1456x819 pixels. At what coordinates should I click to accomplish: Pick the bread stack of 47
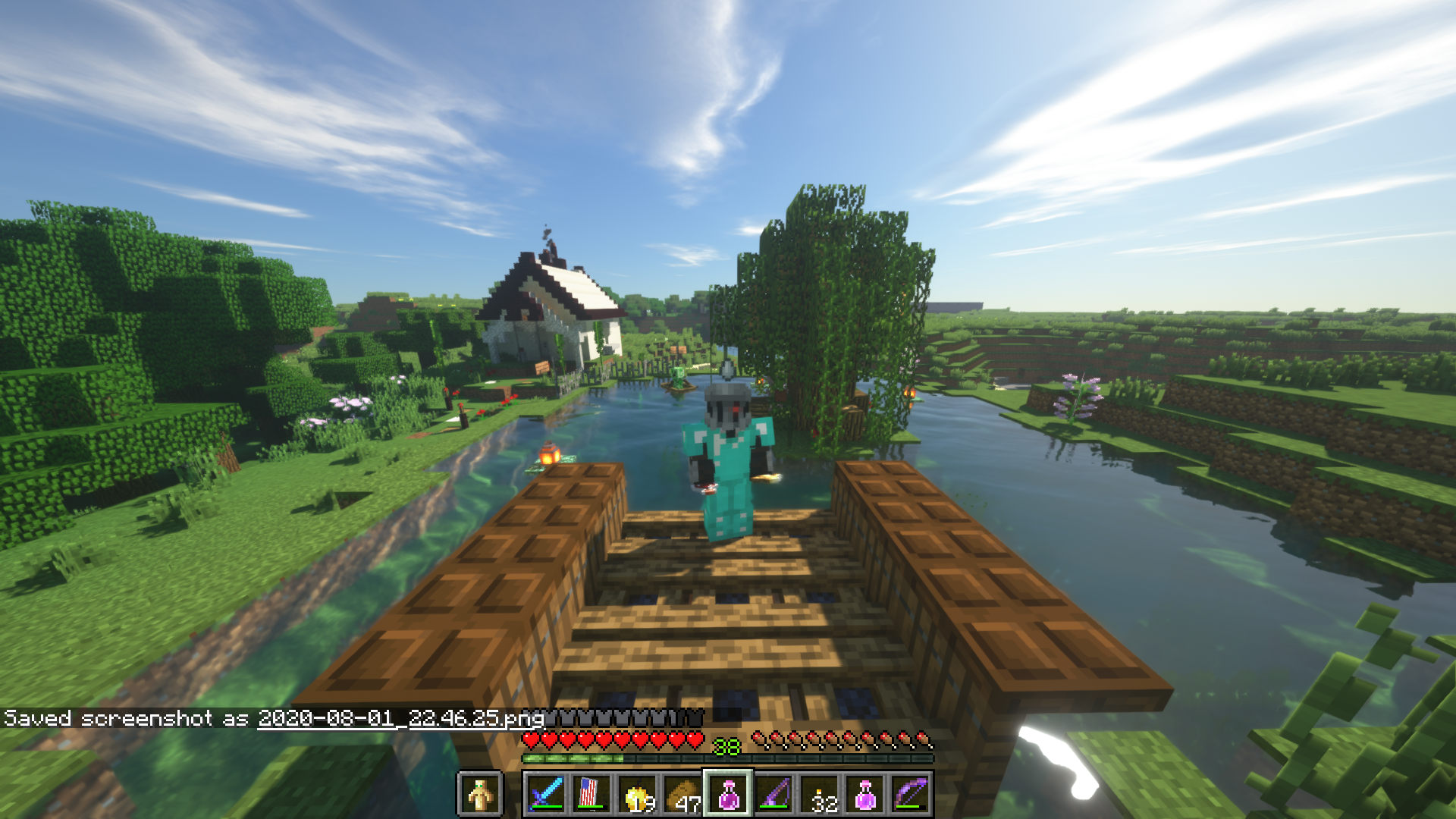coord(682,794)
